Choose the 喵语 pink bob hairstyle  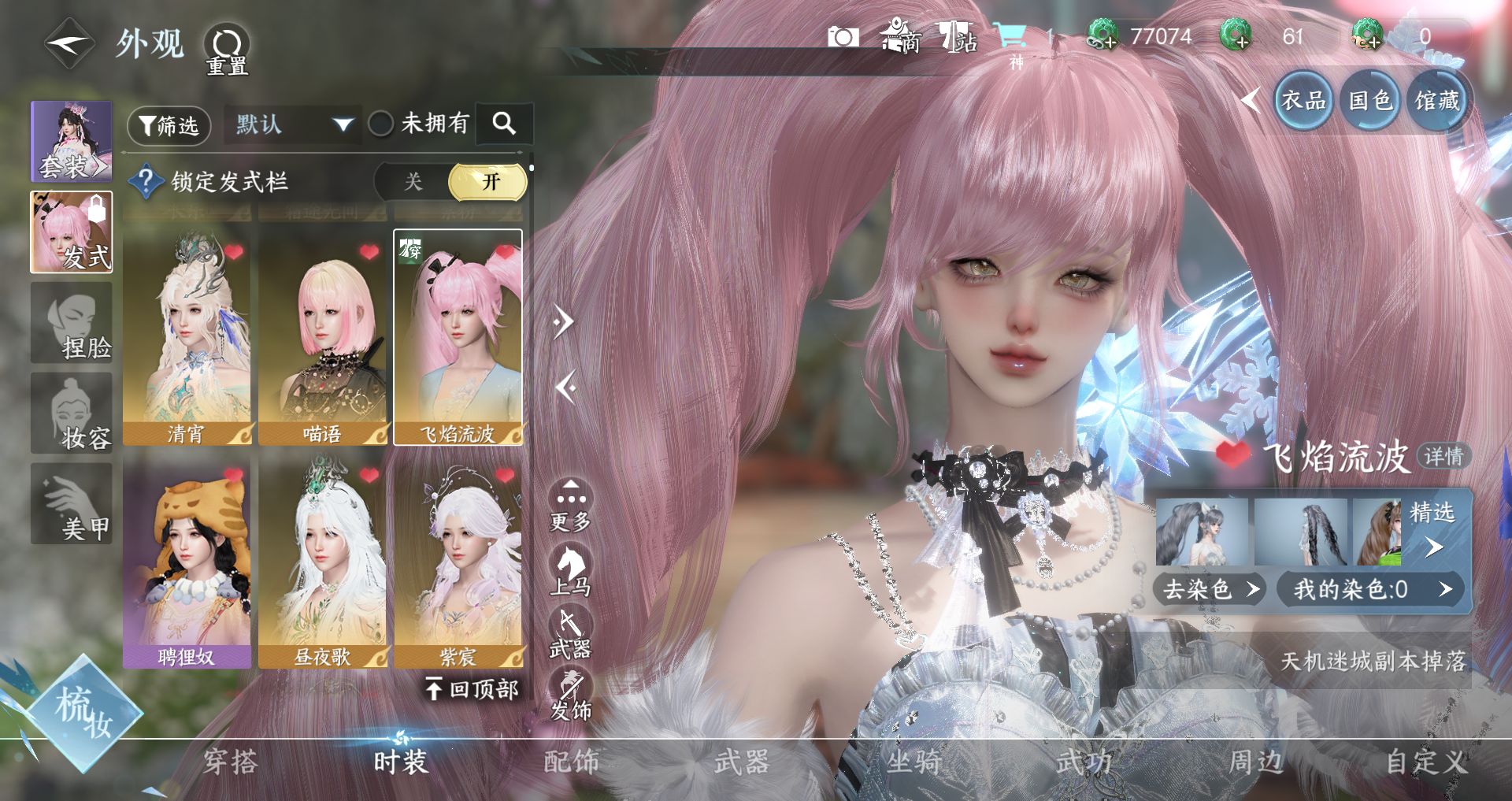[323, 337]
